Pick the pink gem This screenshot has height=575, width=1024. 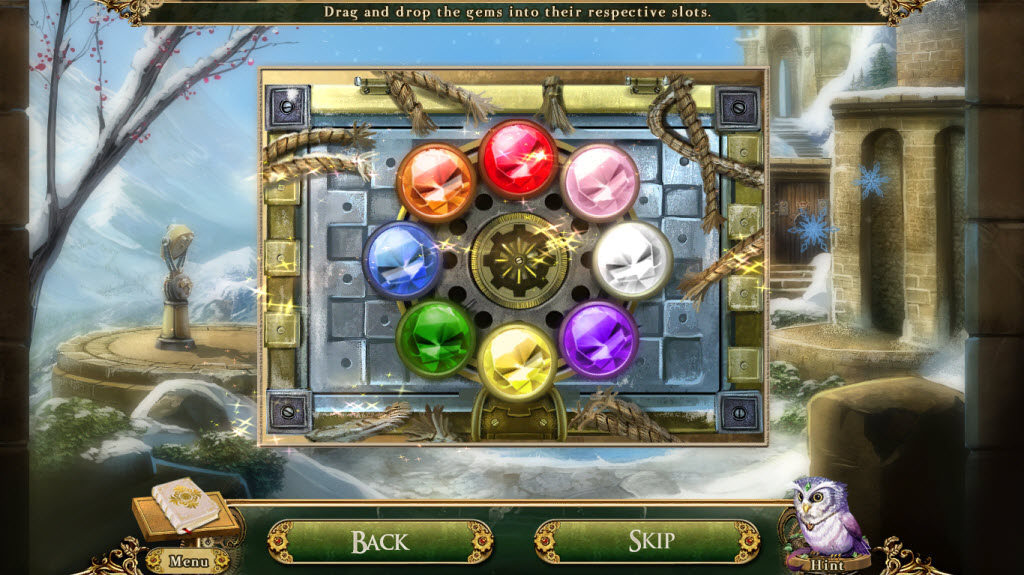coord(600,183)
